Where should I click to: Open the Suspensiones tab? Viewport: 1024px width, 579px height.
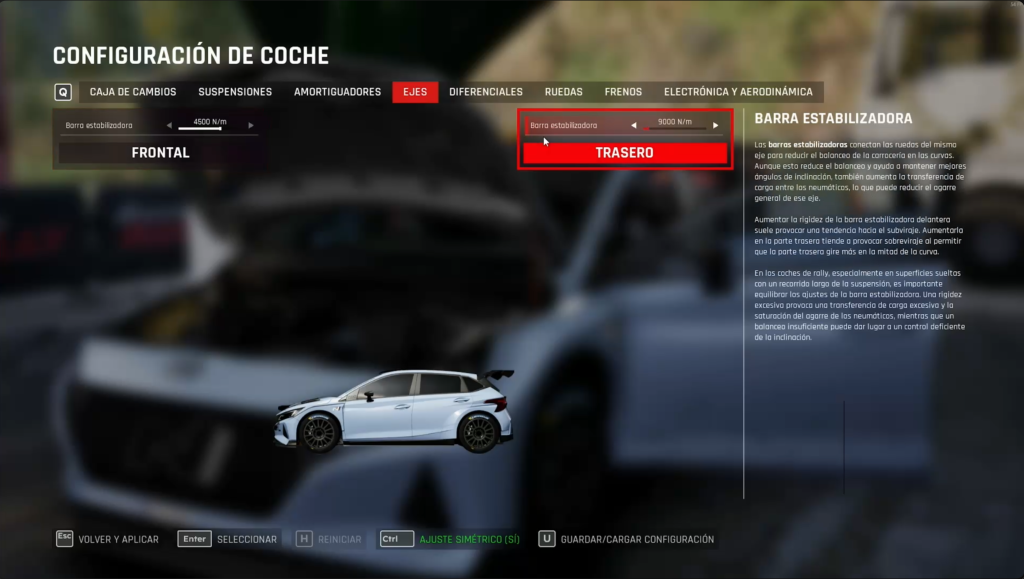tap(235, 92)
